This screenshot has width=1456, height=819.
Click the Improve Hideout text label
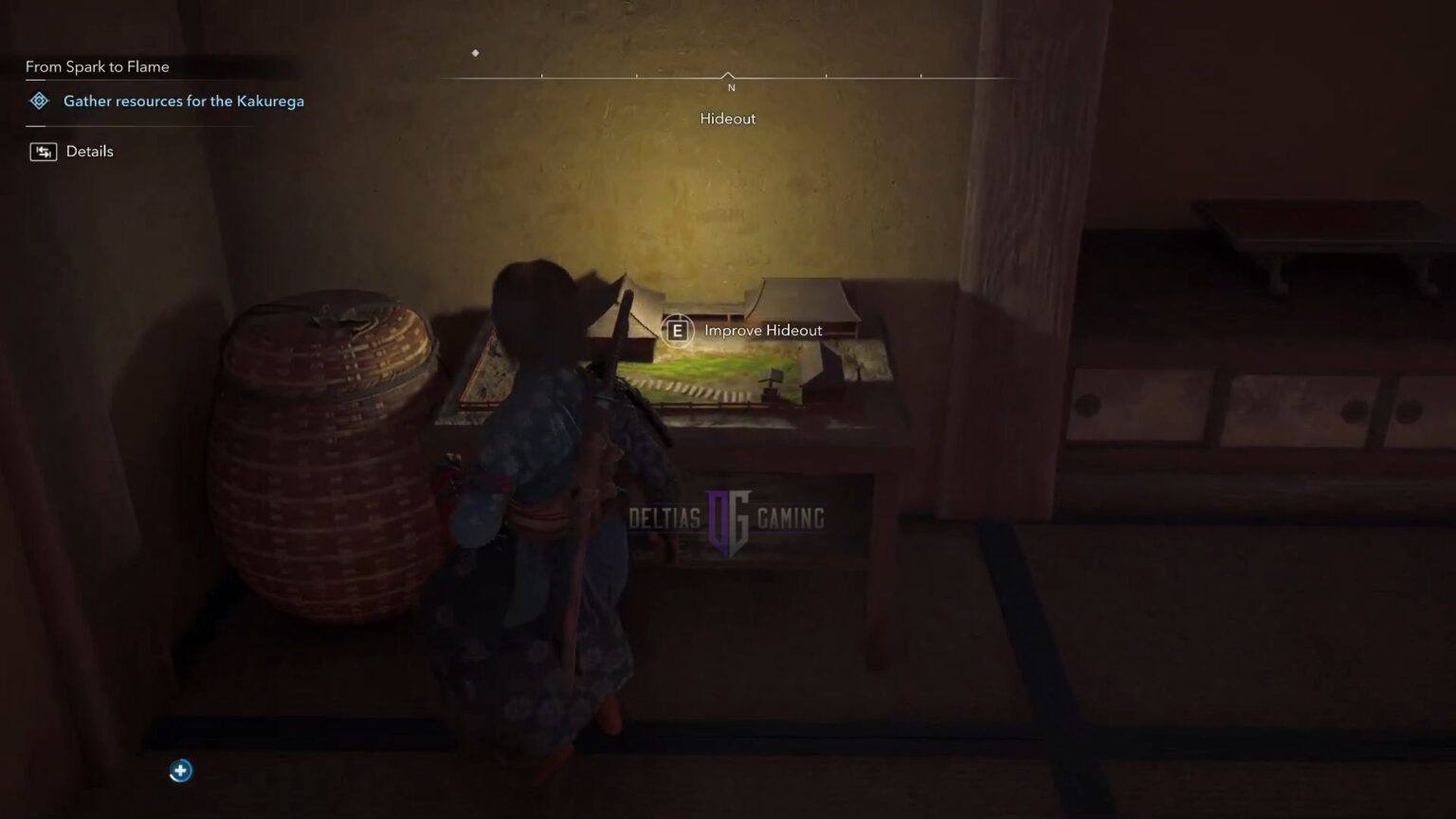(x=763, y=330)
